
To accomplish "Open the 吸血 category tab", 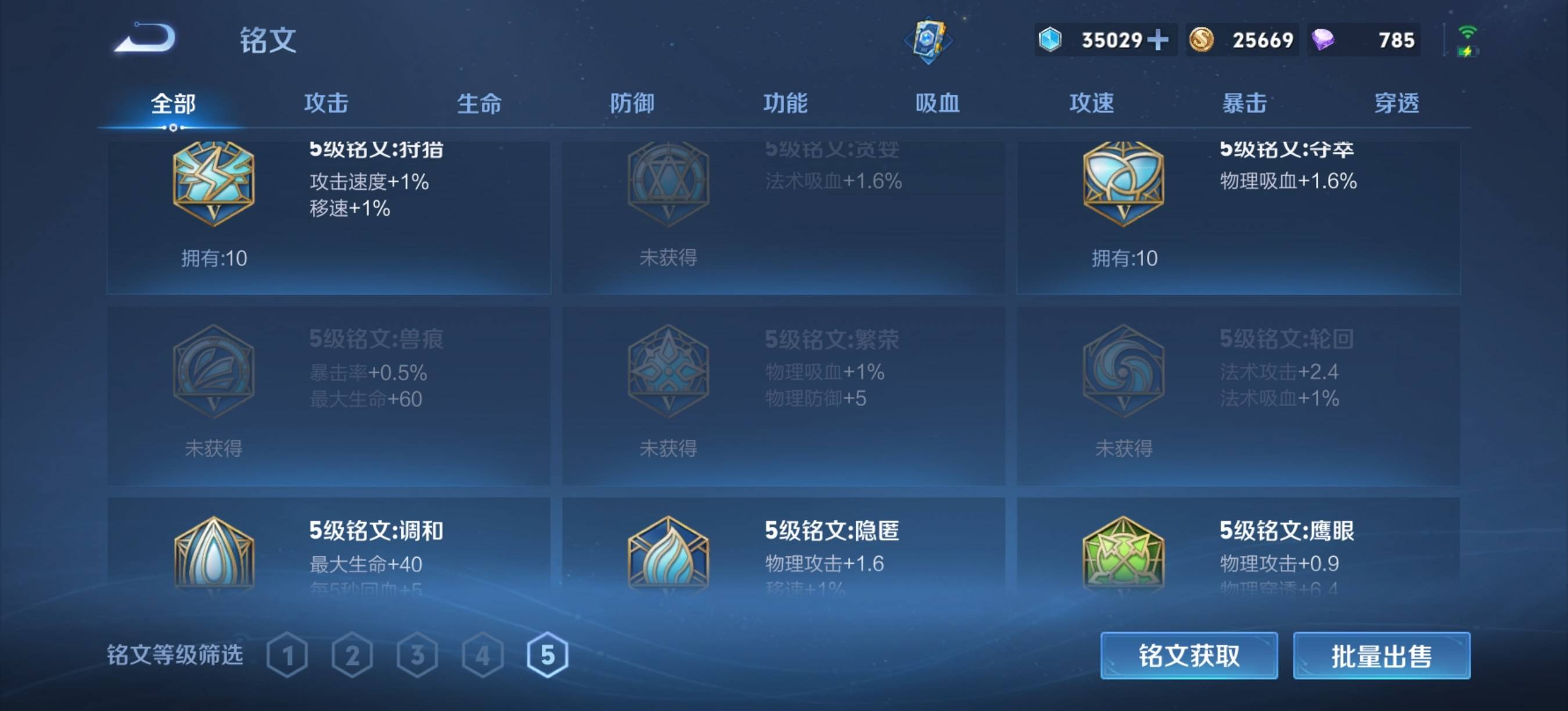I will [x=937, y=103].
